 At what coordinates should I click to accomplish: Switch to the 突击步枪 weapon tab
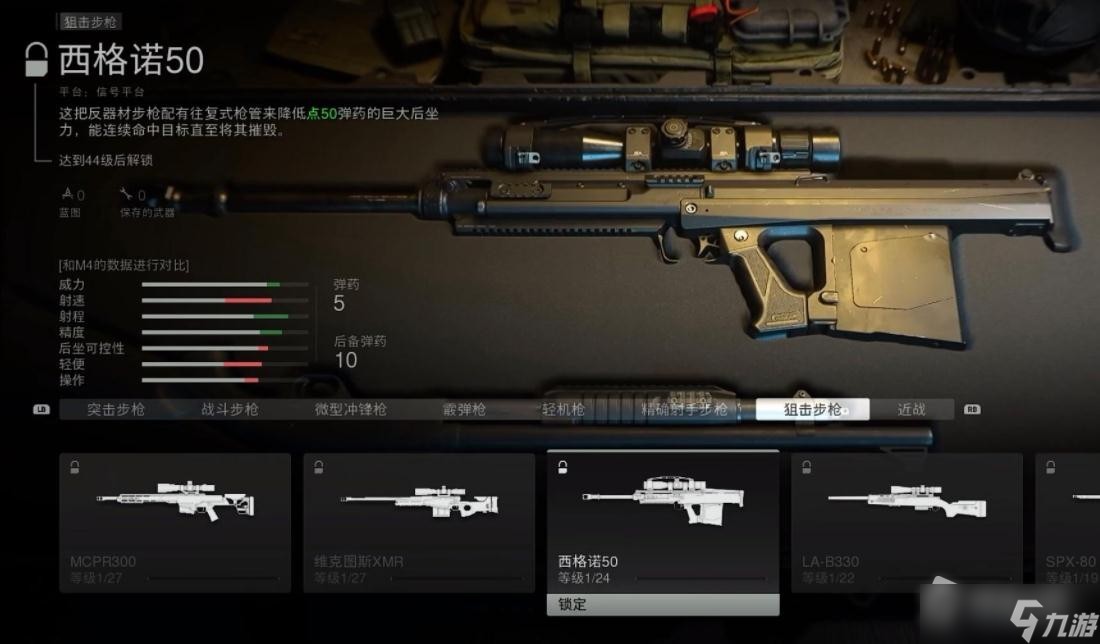tap(116, 409)
